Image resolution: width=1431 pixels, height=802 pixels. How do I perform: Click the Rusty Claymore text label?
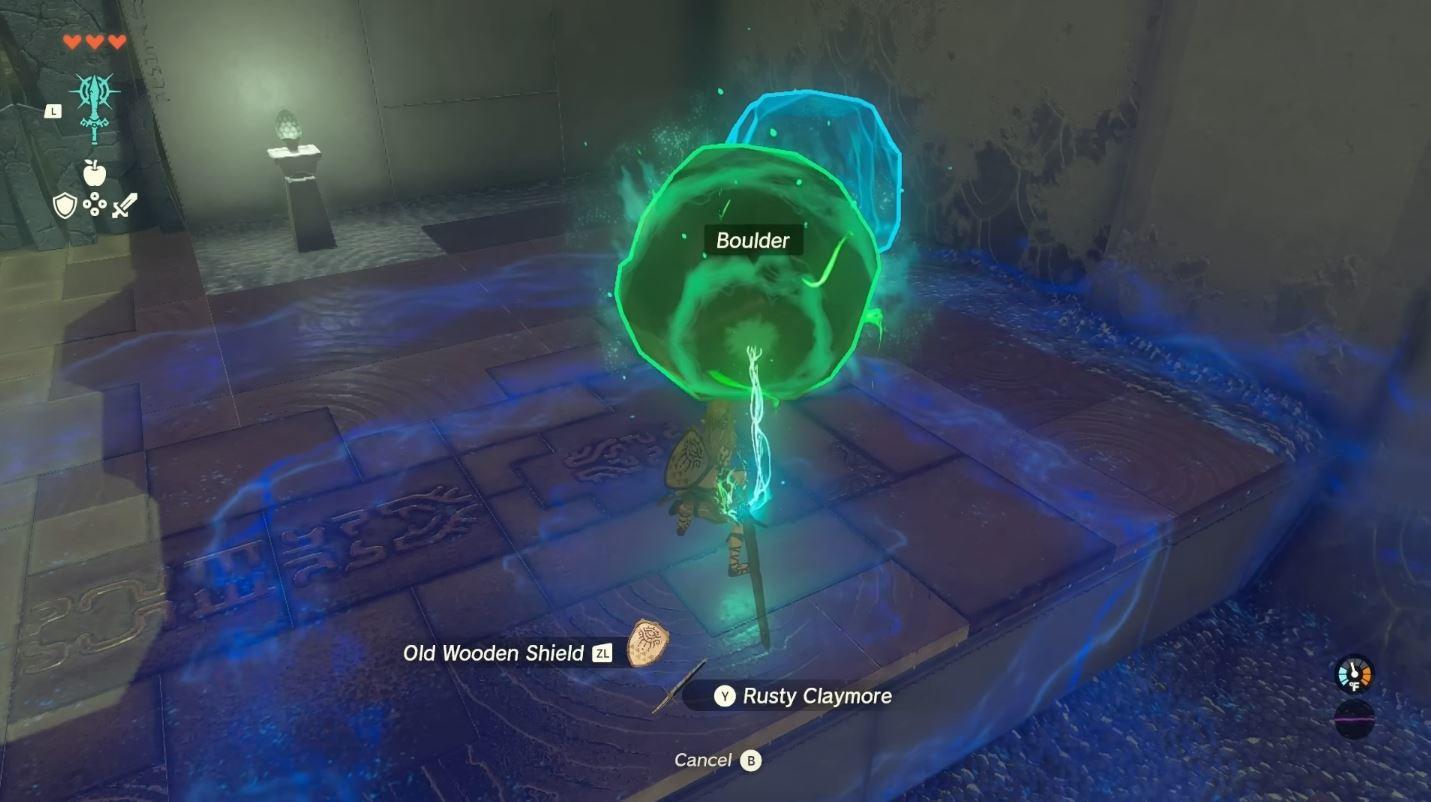[x=818, y=696]
